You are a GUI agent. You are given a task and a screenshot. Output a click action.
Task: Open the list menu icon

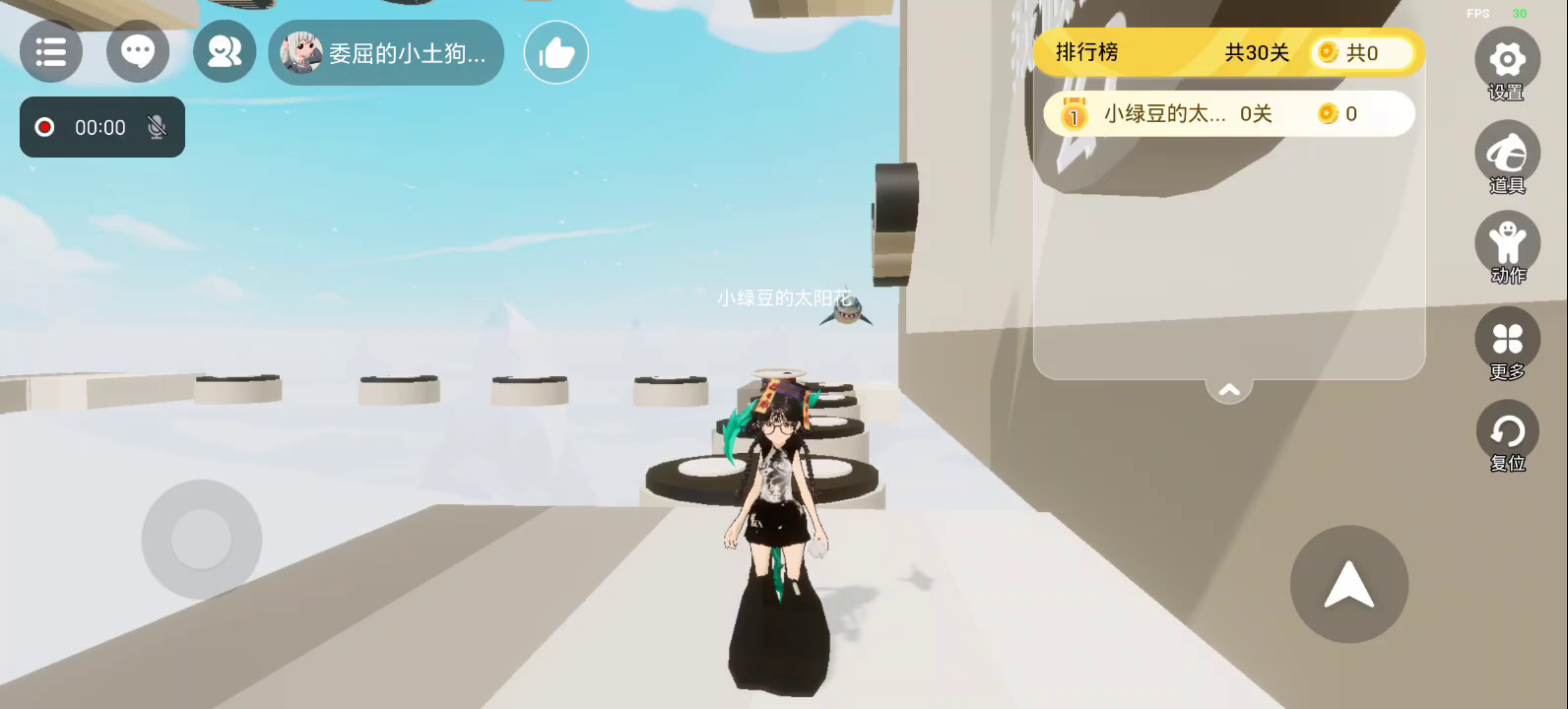51,52
